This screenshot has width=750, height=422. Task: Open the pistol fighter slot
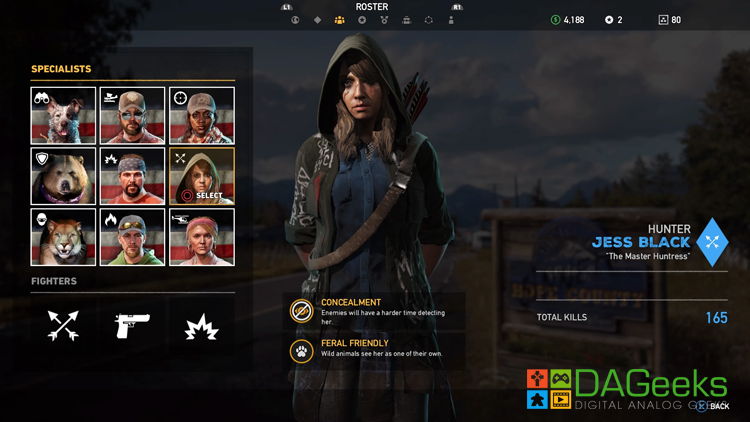pyautogui.click(x=133, y=325)
